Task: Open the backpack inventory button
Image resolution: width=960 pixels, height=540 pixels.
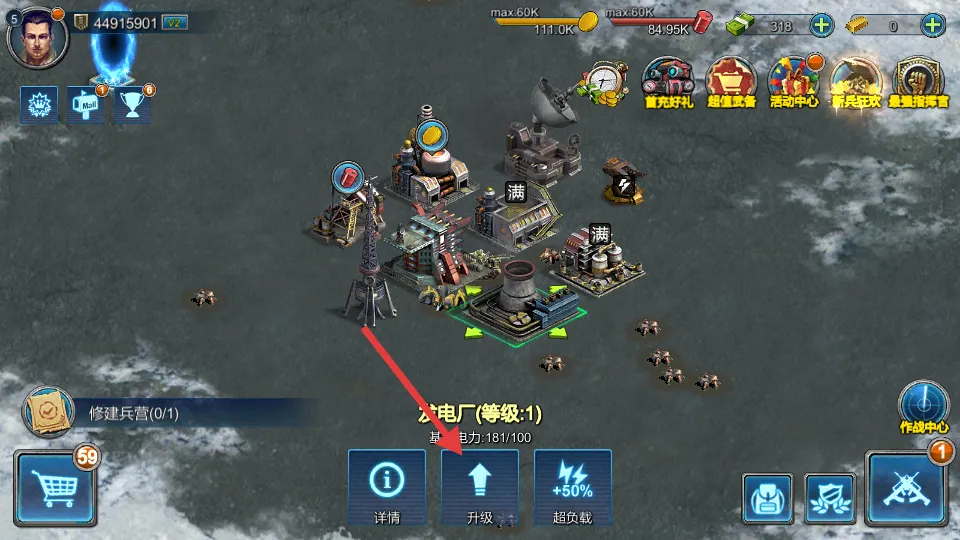Action: click(x=768, y=496)
